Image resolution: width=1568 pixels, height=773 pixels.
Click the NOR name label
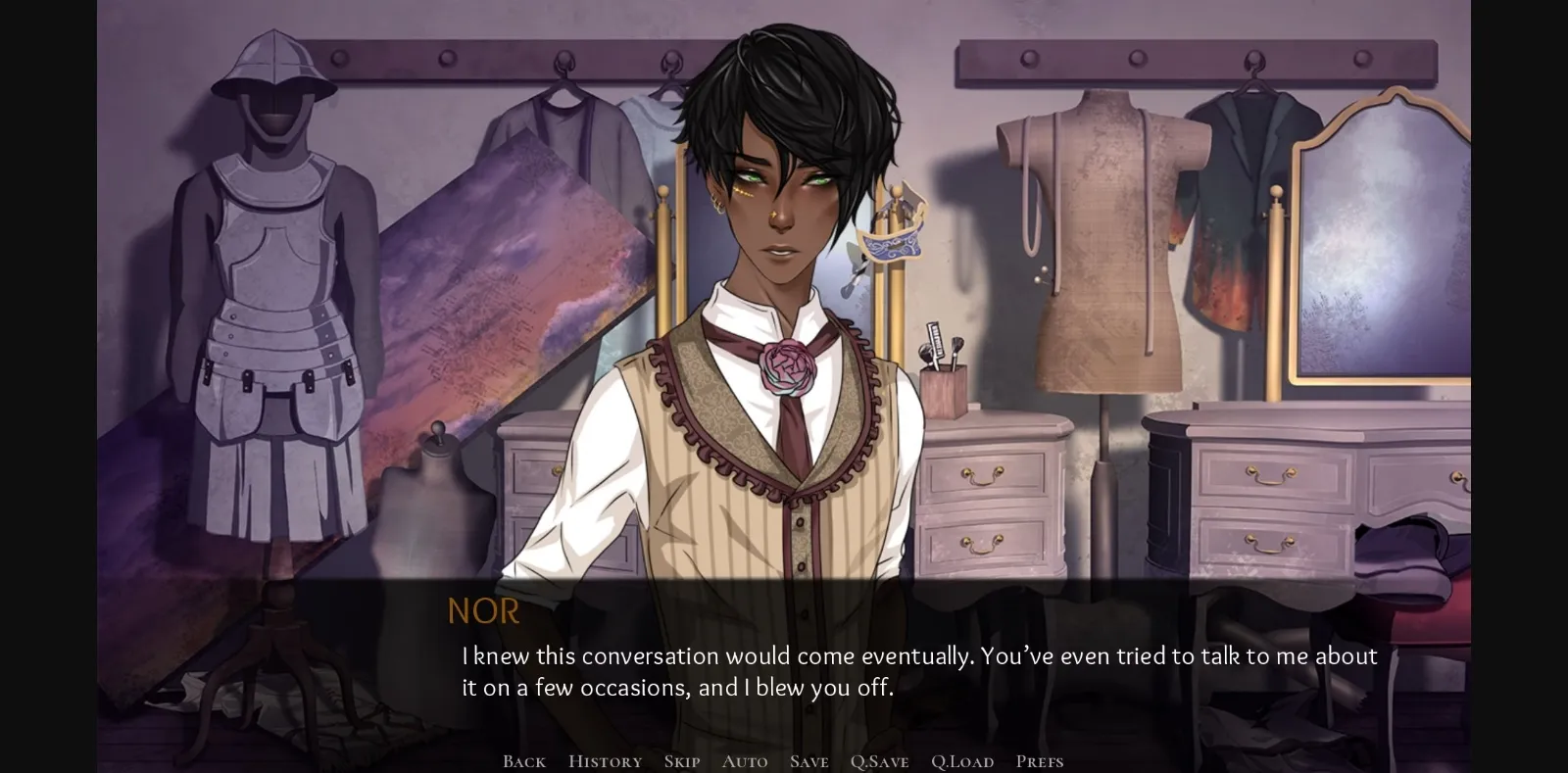pyautogui.click(x=484, y=611)
